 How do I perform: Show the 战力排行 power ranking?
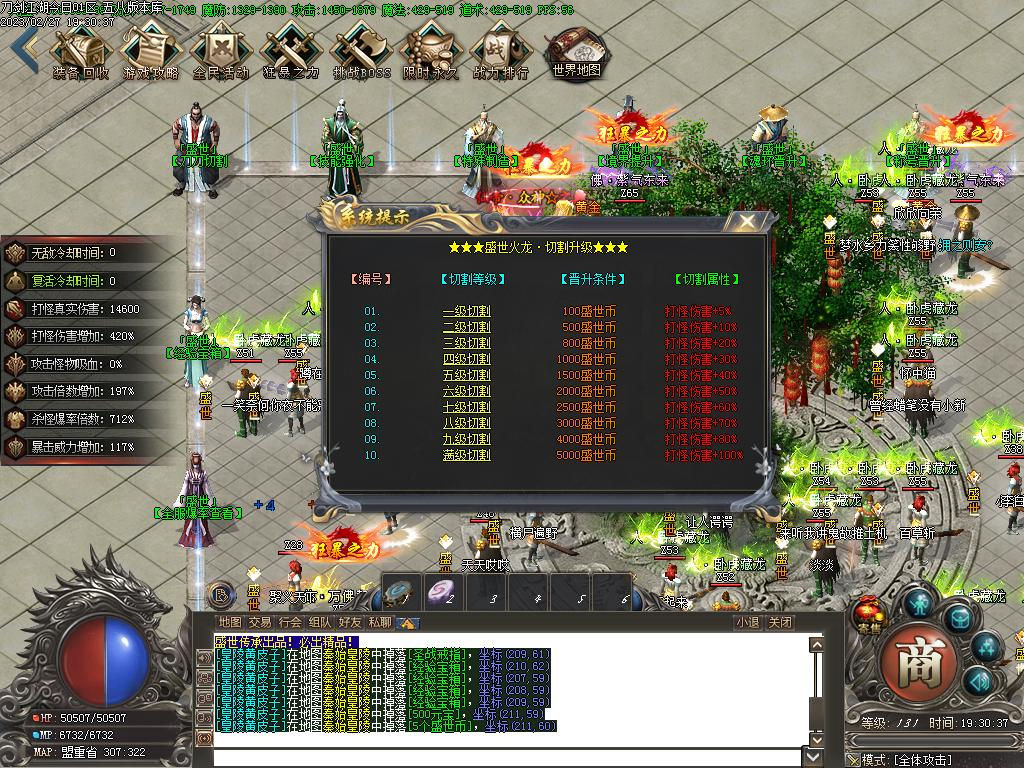click(x=500, y=50)
